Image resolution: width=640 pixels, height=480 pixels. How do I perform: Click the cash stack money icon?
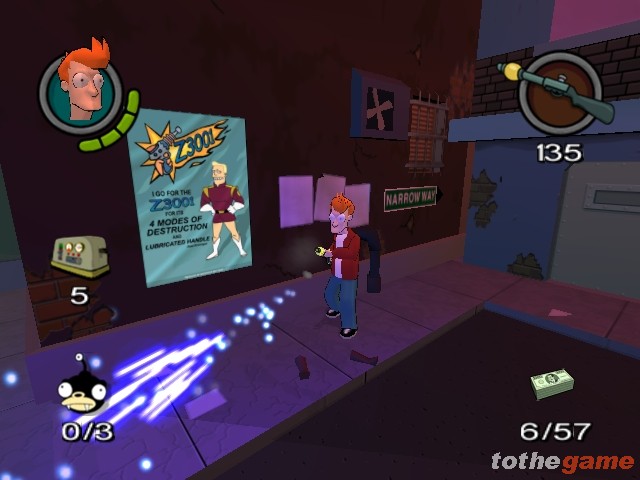point(553,383)
